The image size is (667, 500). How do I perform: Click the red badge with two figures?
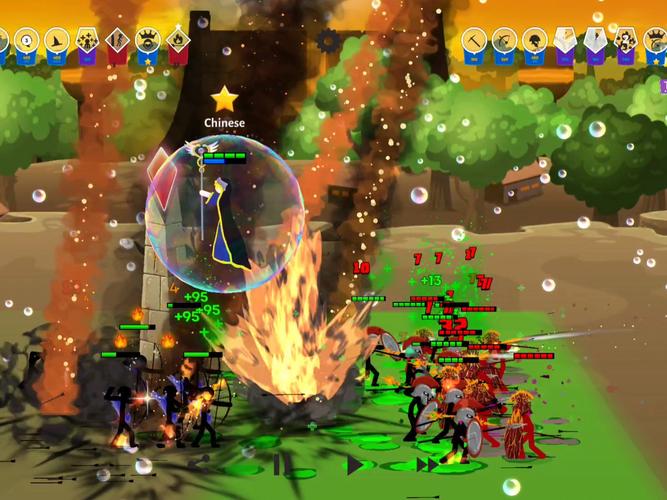pos(117,41)
